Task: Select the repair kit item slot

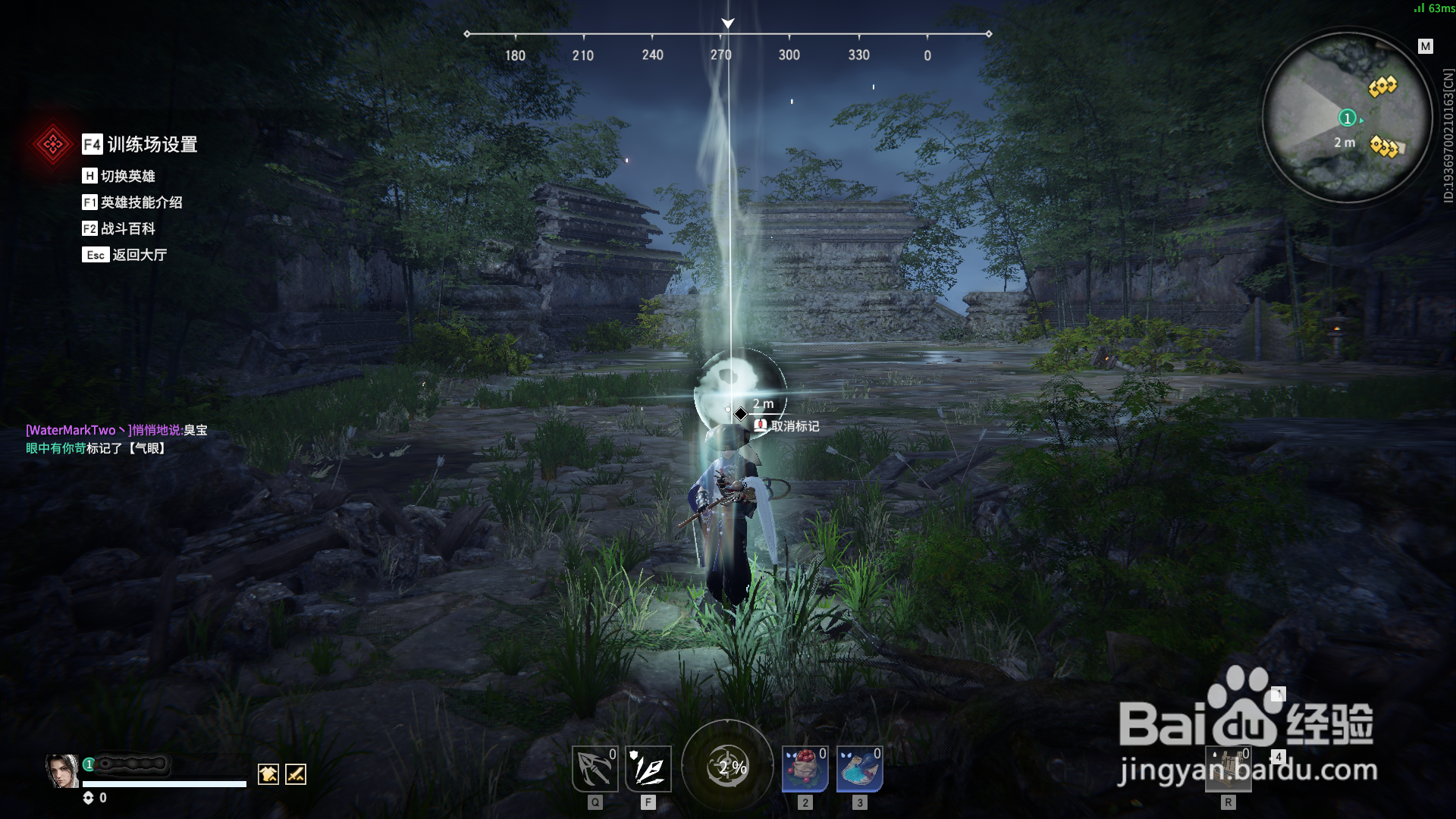Action: (1228, 769)
